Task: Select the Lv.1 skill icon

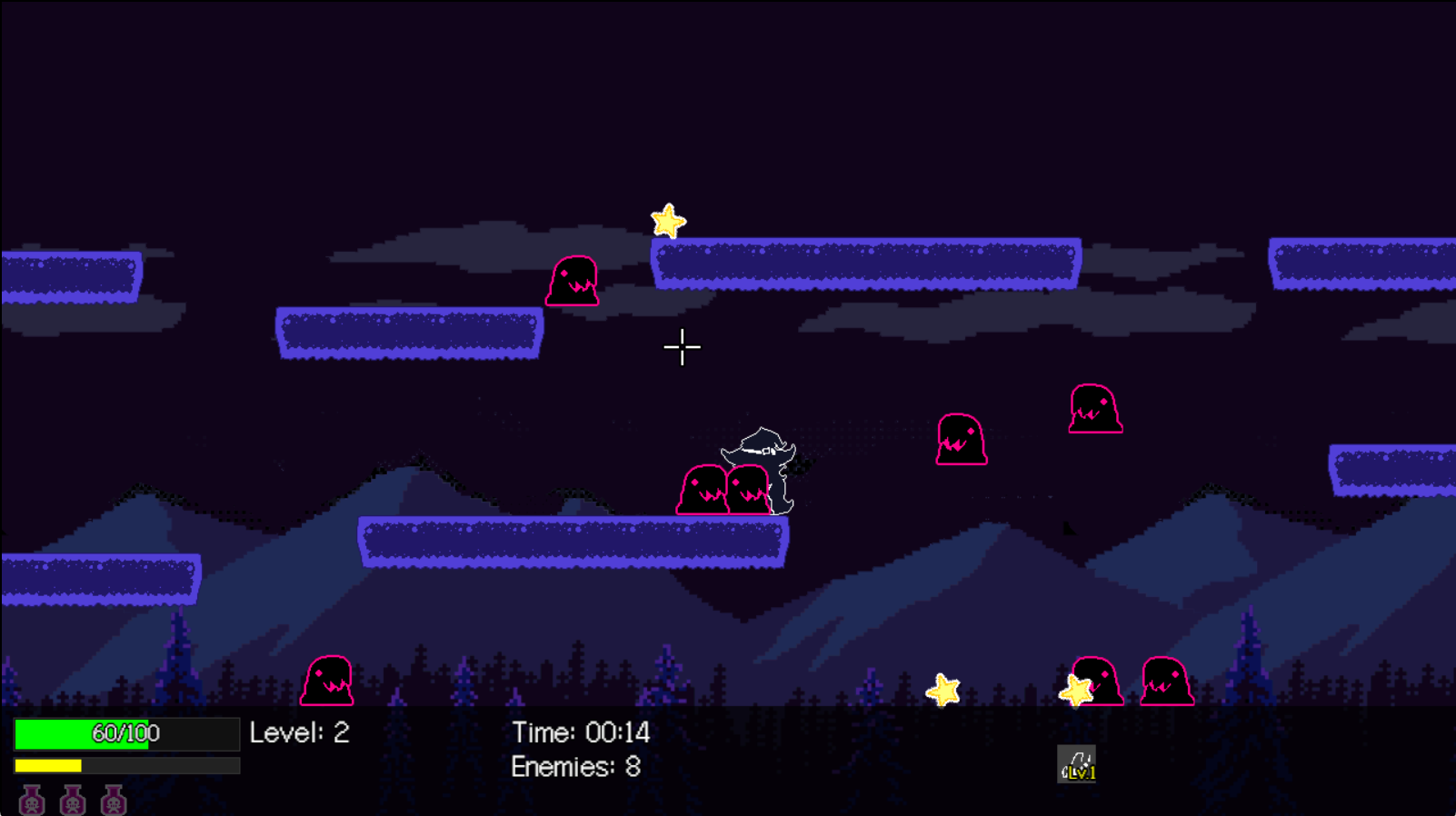Action: (1076, 764)
